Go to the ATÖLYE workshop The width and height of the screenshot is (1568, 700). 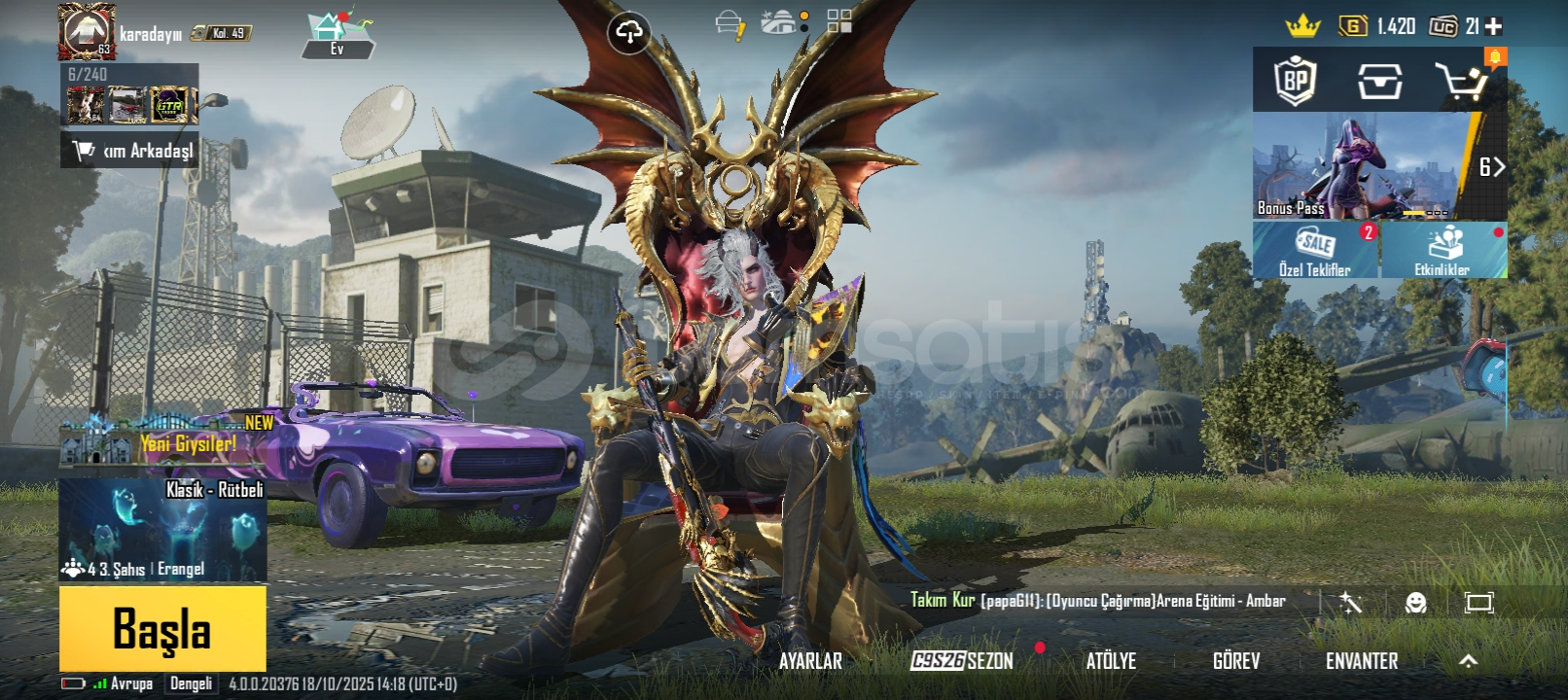[x=1111, y=661]
